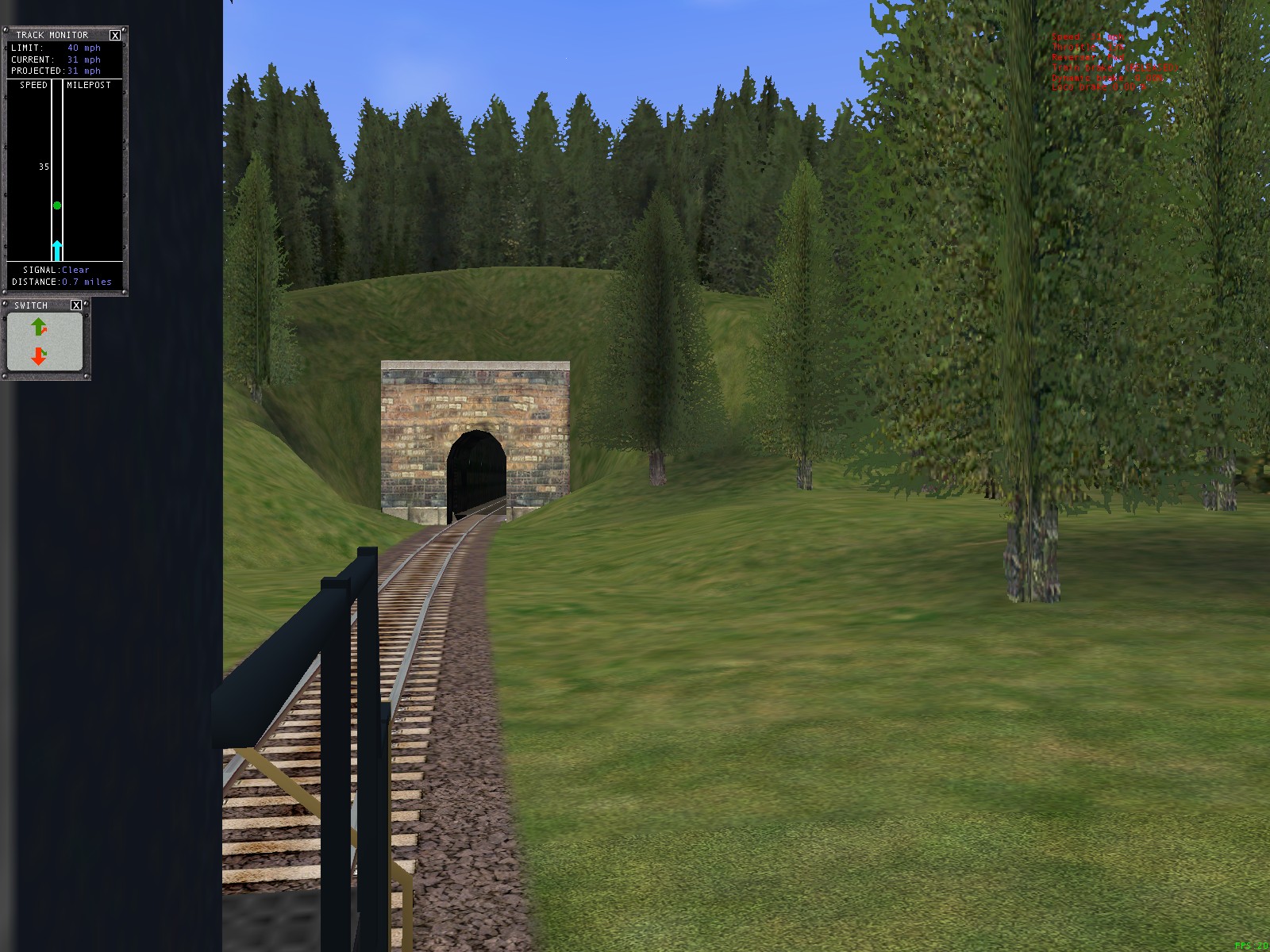
Task: Toggle the switch ahead with green arrow
Action: (x=39, y=326)
